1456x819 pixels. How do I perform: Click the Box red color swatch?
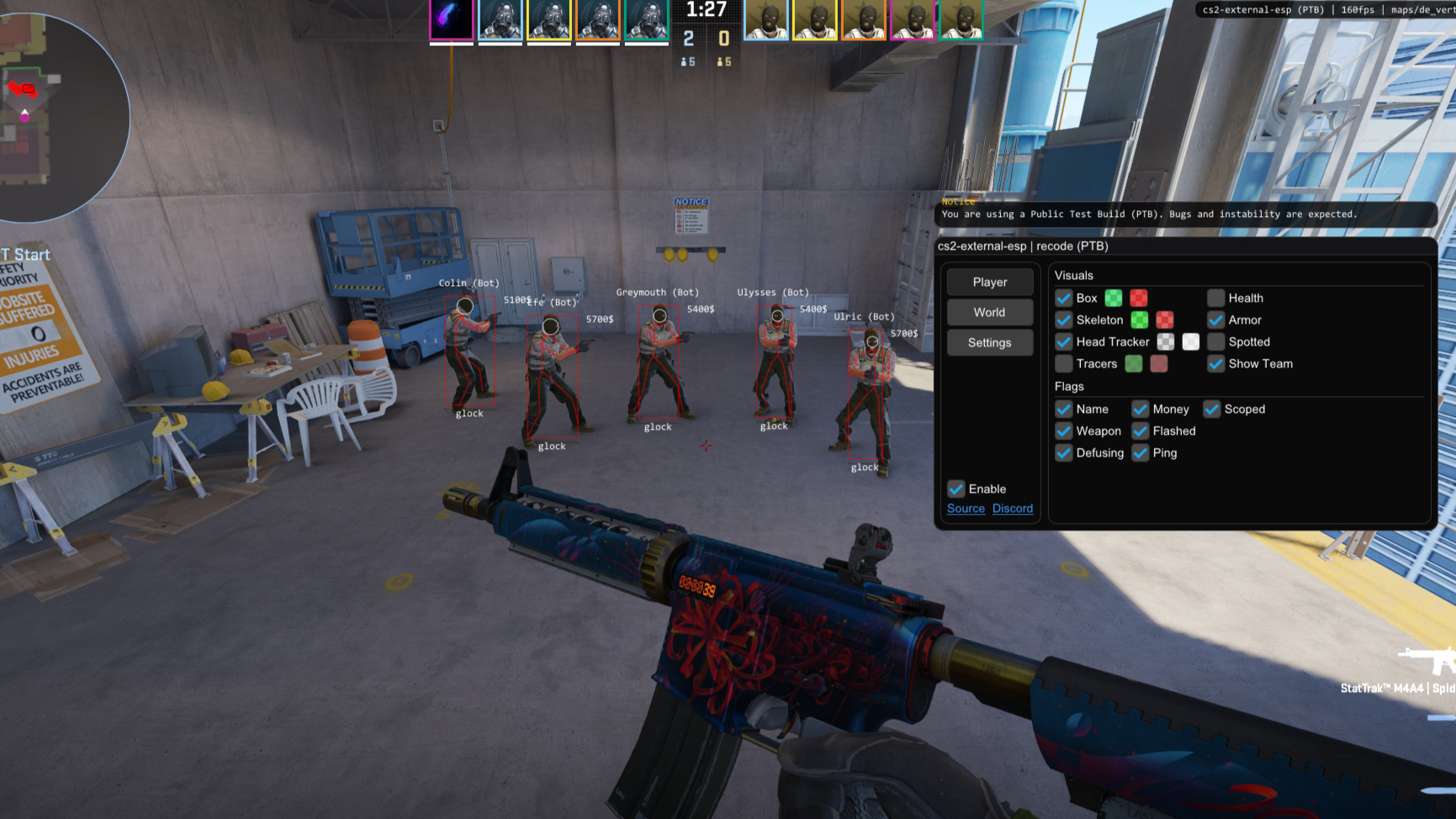[x=1137, y=298]
